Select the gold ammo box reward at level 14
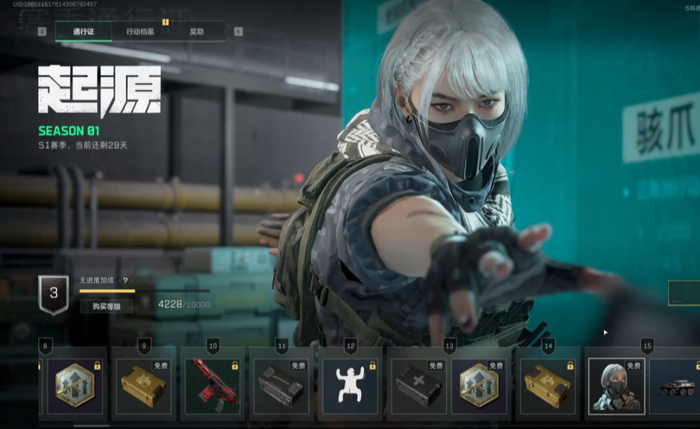Viewport: 700px width, 429px height. (x=546, y=385)
